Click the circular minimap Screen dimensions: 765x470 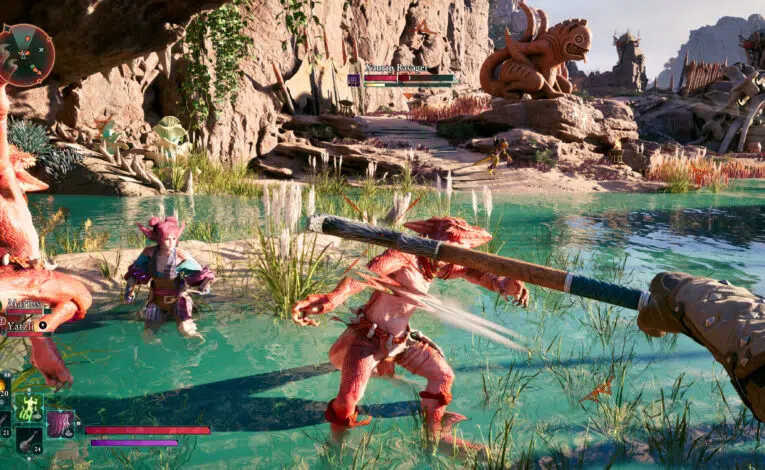tap(24, 53)
